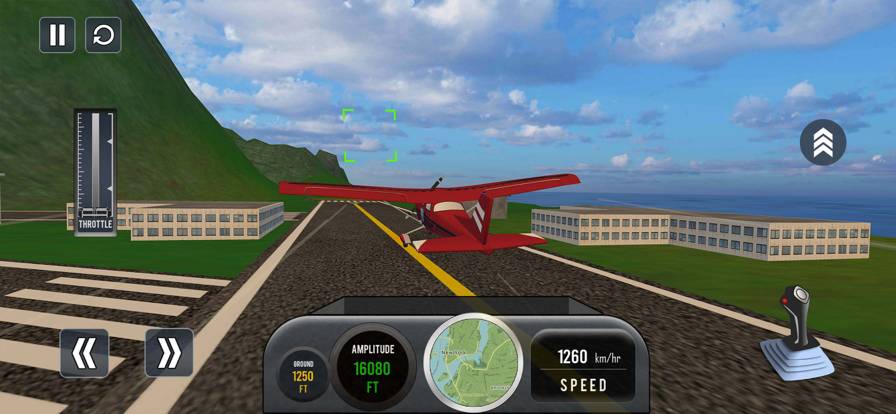Select the joystick control icon
The width and height of the screenshot is (896, 414).
tap(797, 333)
